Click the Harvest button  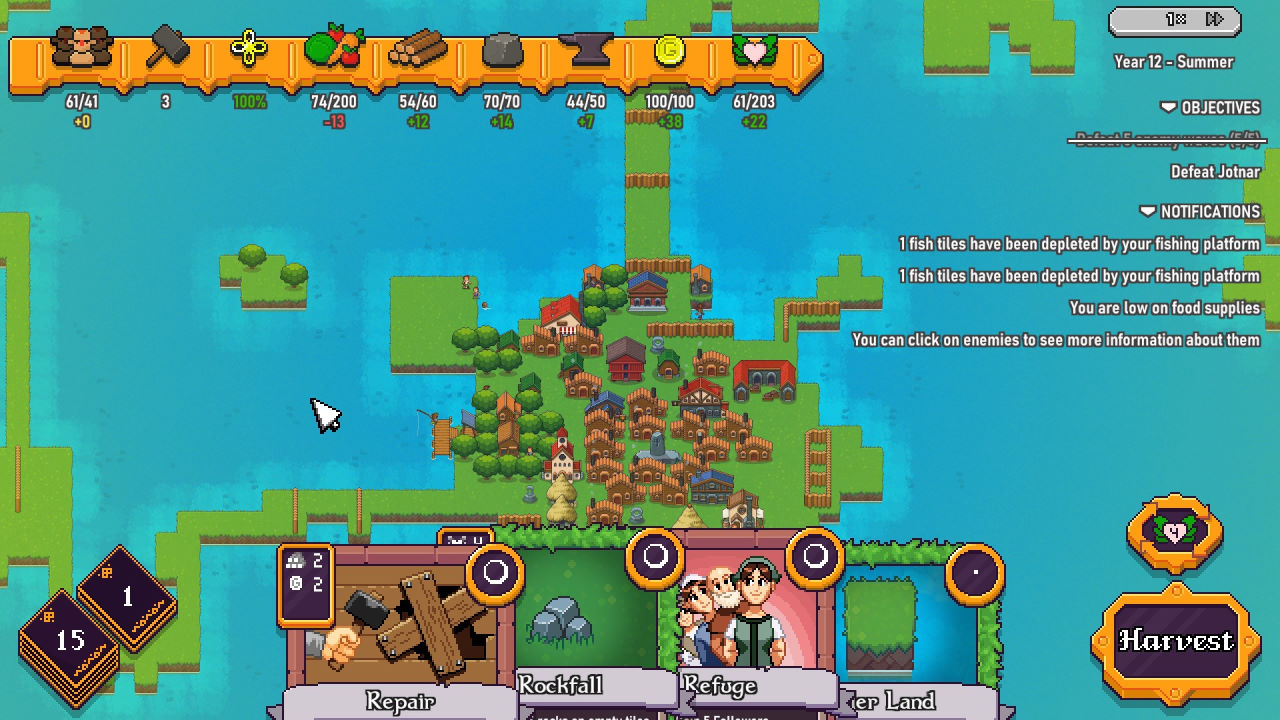click(1175, 641)
